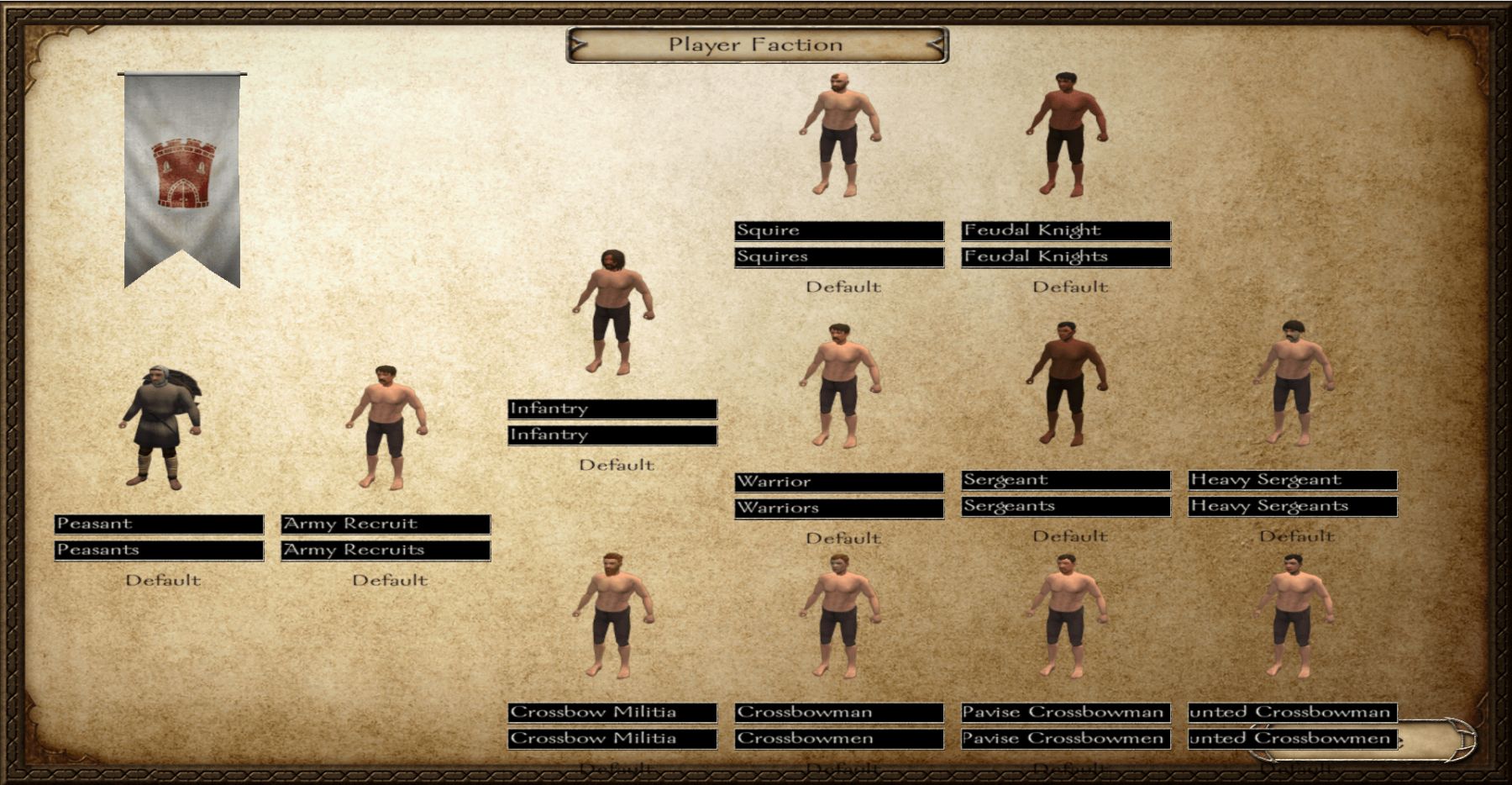Select the Squire singular name field
This screenshot has height=785, width=1512.
pos(838,231)
